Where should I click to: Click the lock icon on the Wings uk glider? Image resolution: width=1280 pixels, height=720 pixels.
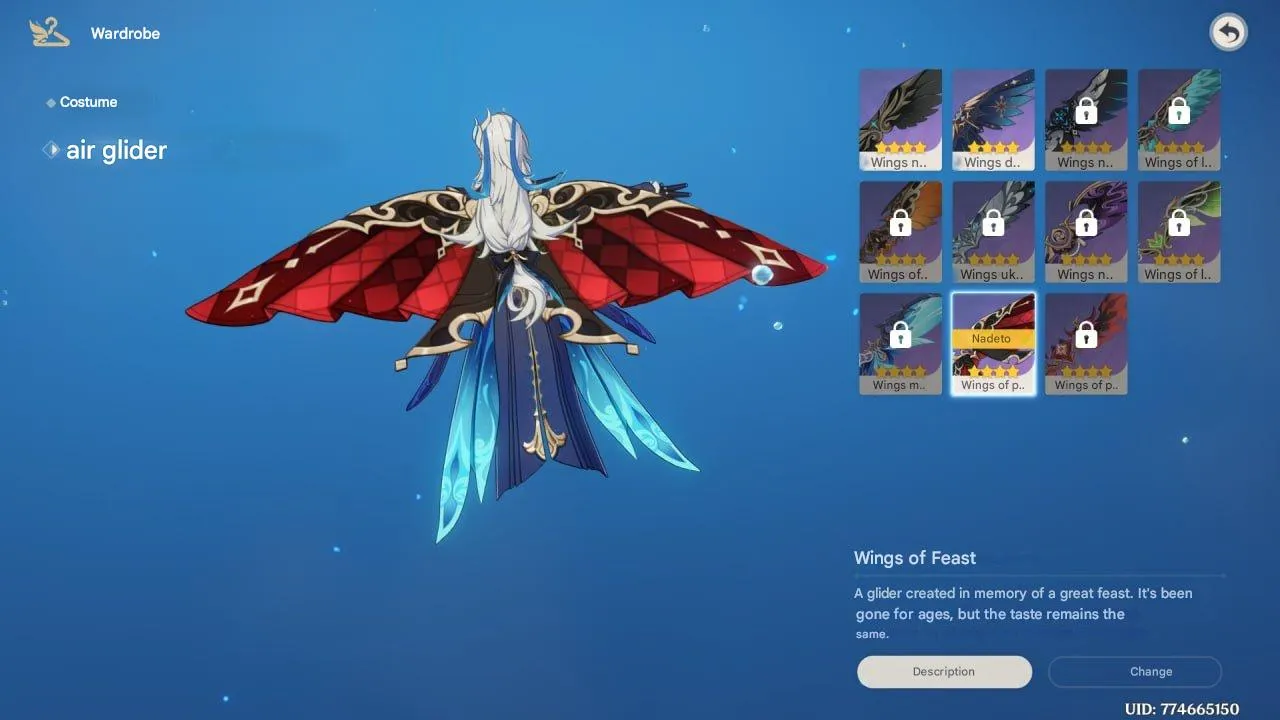pyautogui.click(x=993, y=222)
